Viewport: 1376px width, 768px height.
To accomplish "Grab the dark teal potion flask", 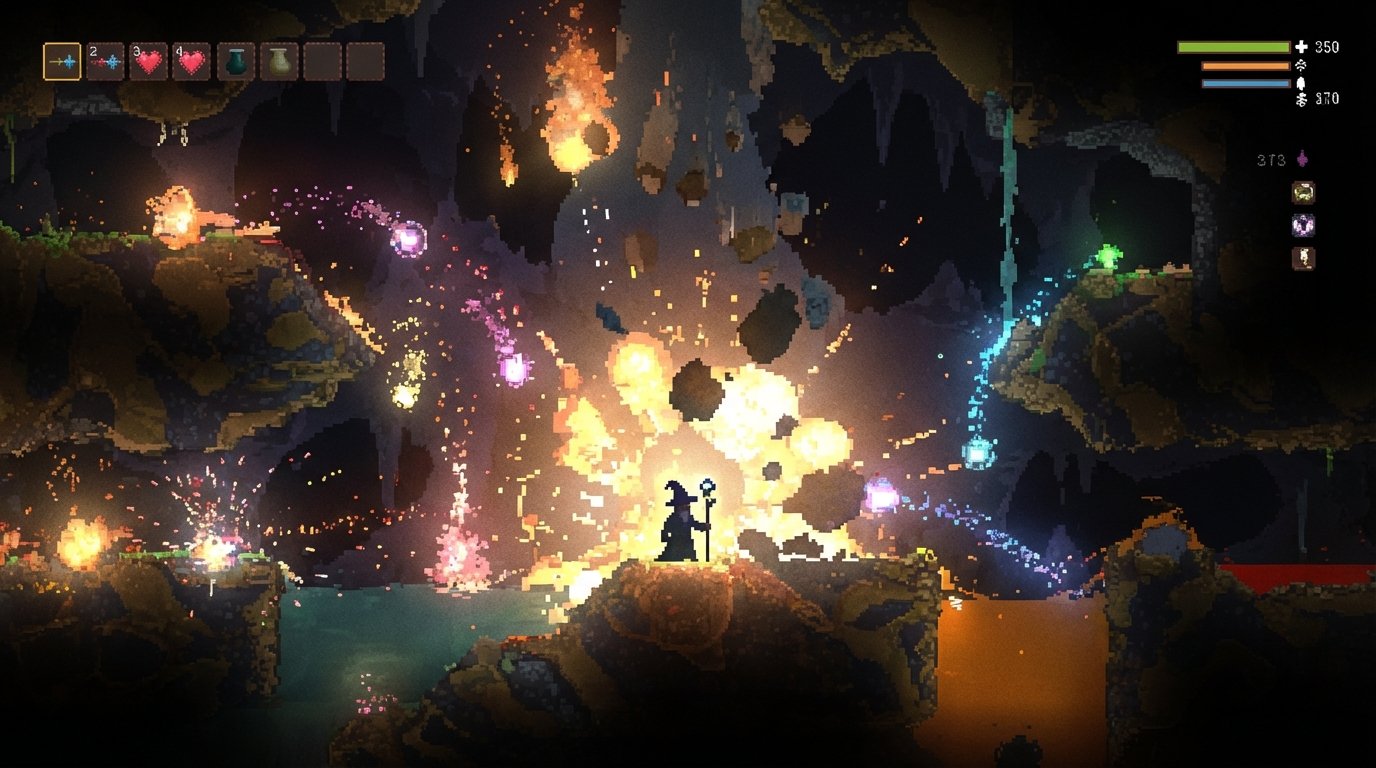I will (x=238, y=62).
